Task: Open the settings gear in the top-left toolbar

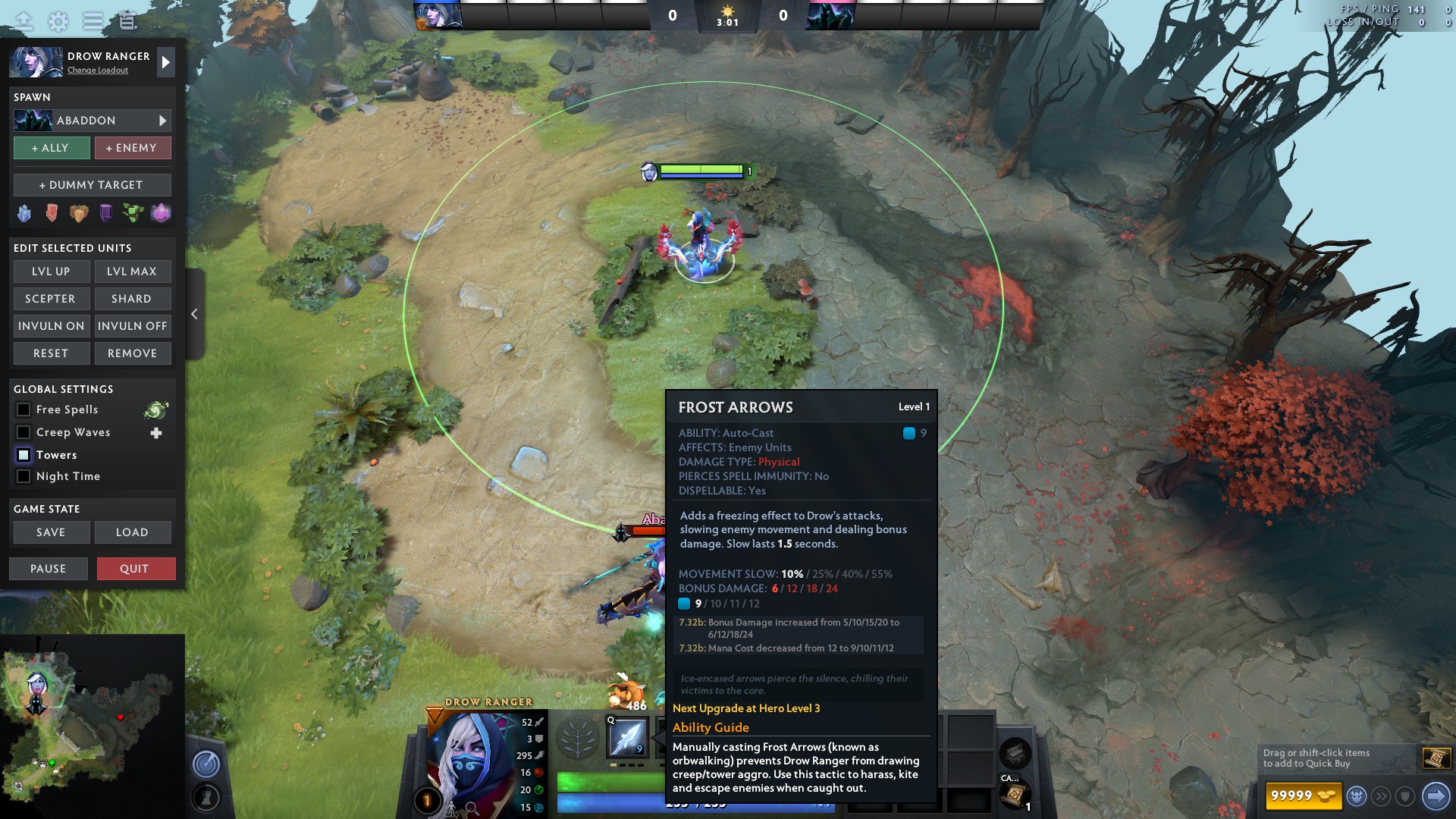Action: 57,21
